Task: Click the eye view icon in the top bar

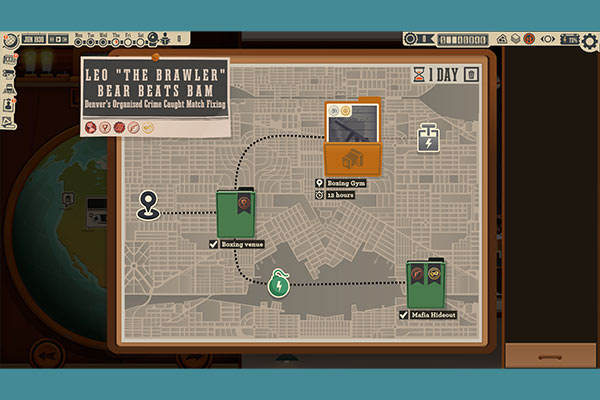Action: pyautogui.click(x=548, y=39)
